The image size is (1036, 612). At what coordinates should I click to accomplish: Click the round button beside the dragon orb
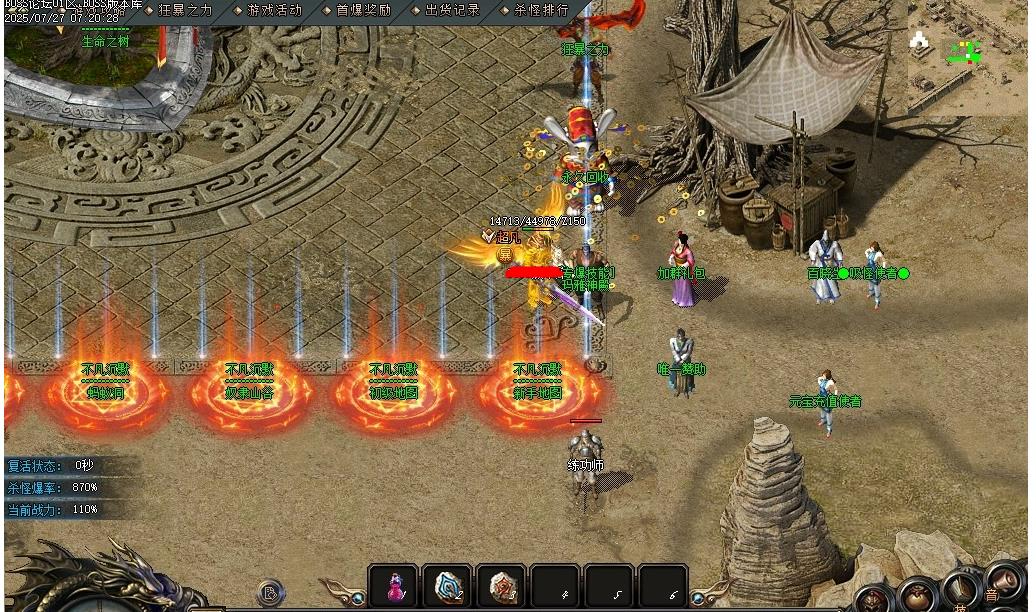click(x=268, y=592)
